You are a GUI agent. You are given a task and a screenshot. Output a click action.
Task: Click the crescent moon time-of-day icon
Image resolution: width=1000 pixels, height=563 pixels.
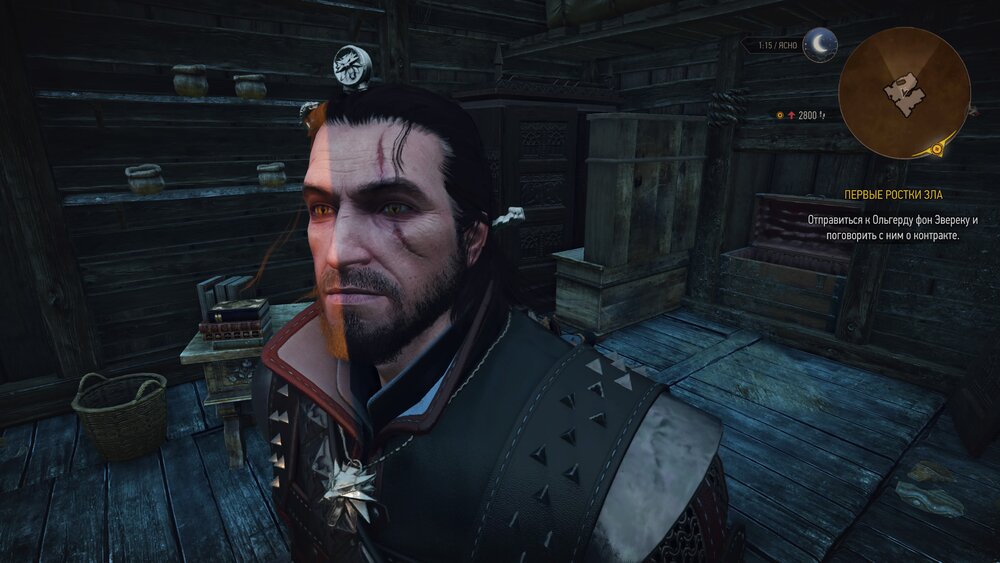tap(821, 45)
